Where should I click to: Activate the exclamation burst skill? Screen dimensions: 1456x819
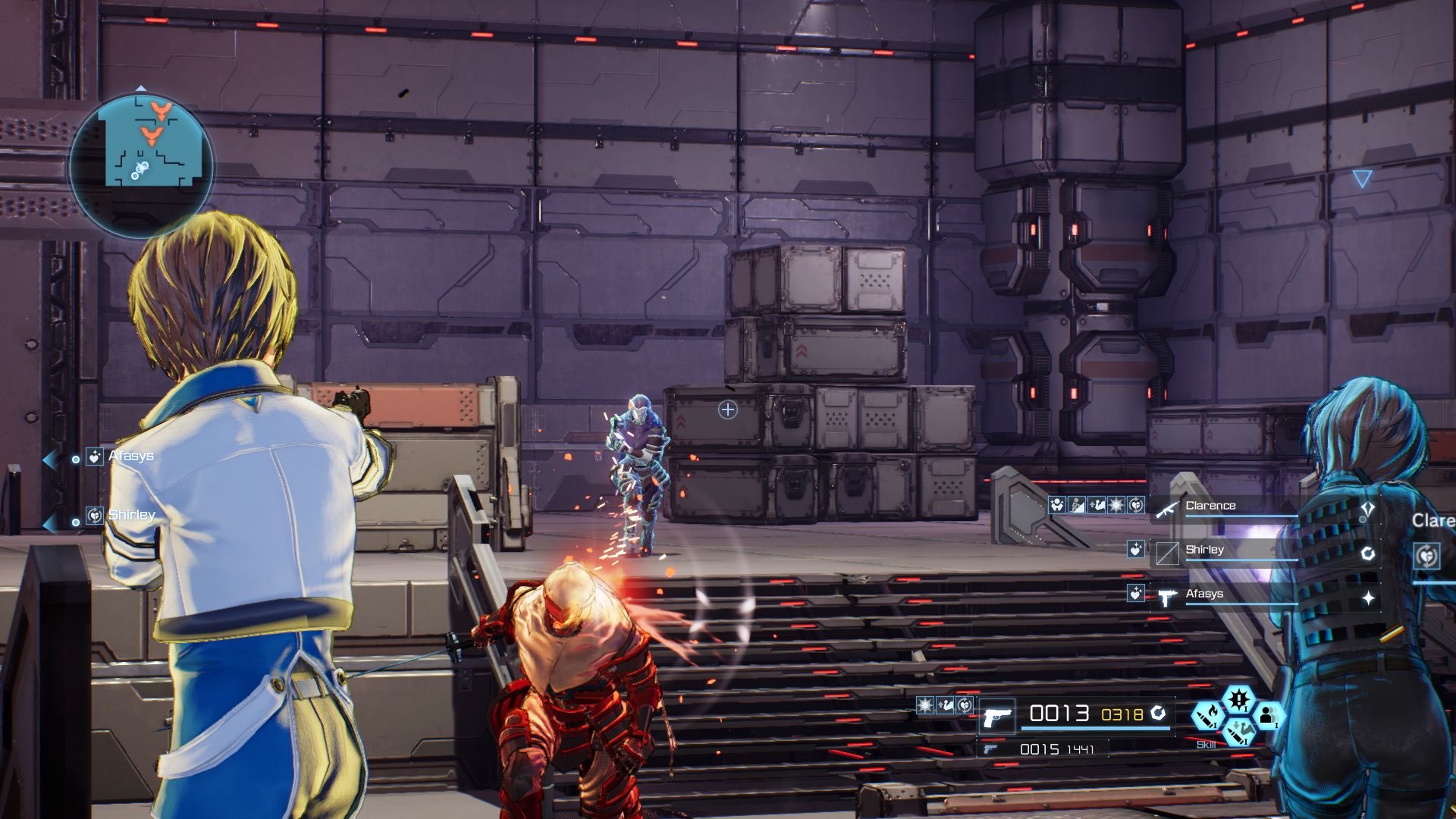click(1238, 698)
